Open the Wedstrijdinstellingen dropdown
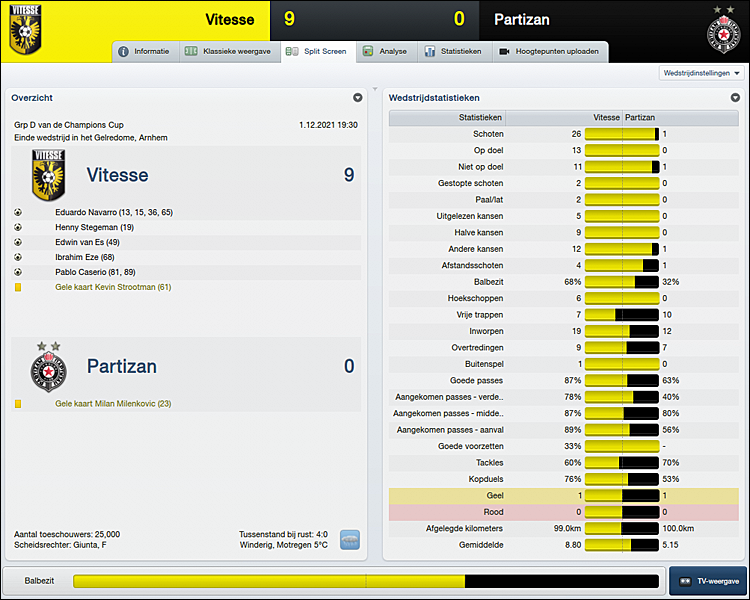750x600 pixels. (x=703, y=73)
